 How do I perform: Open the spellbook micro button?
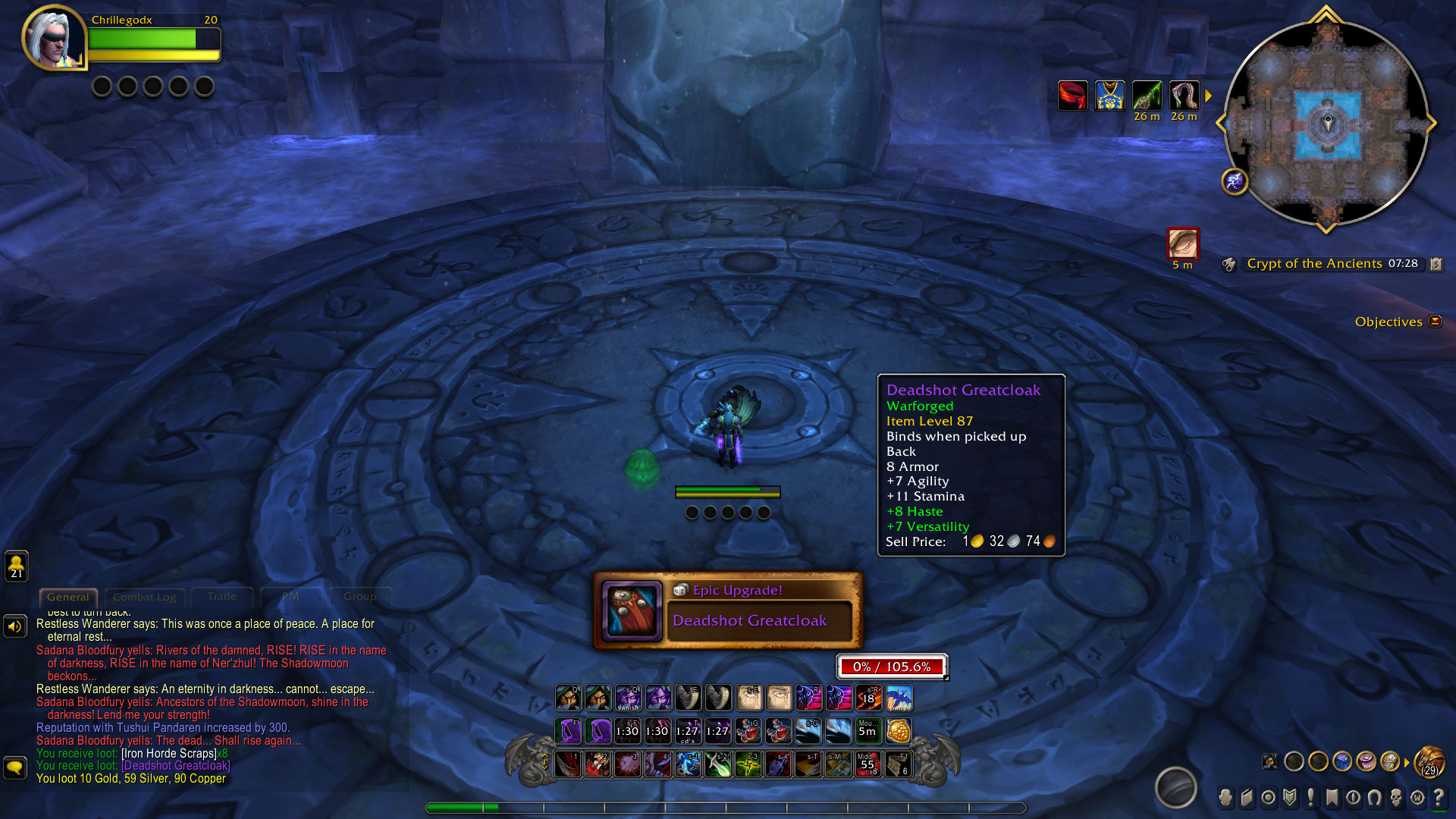click(1247, 798)
